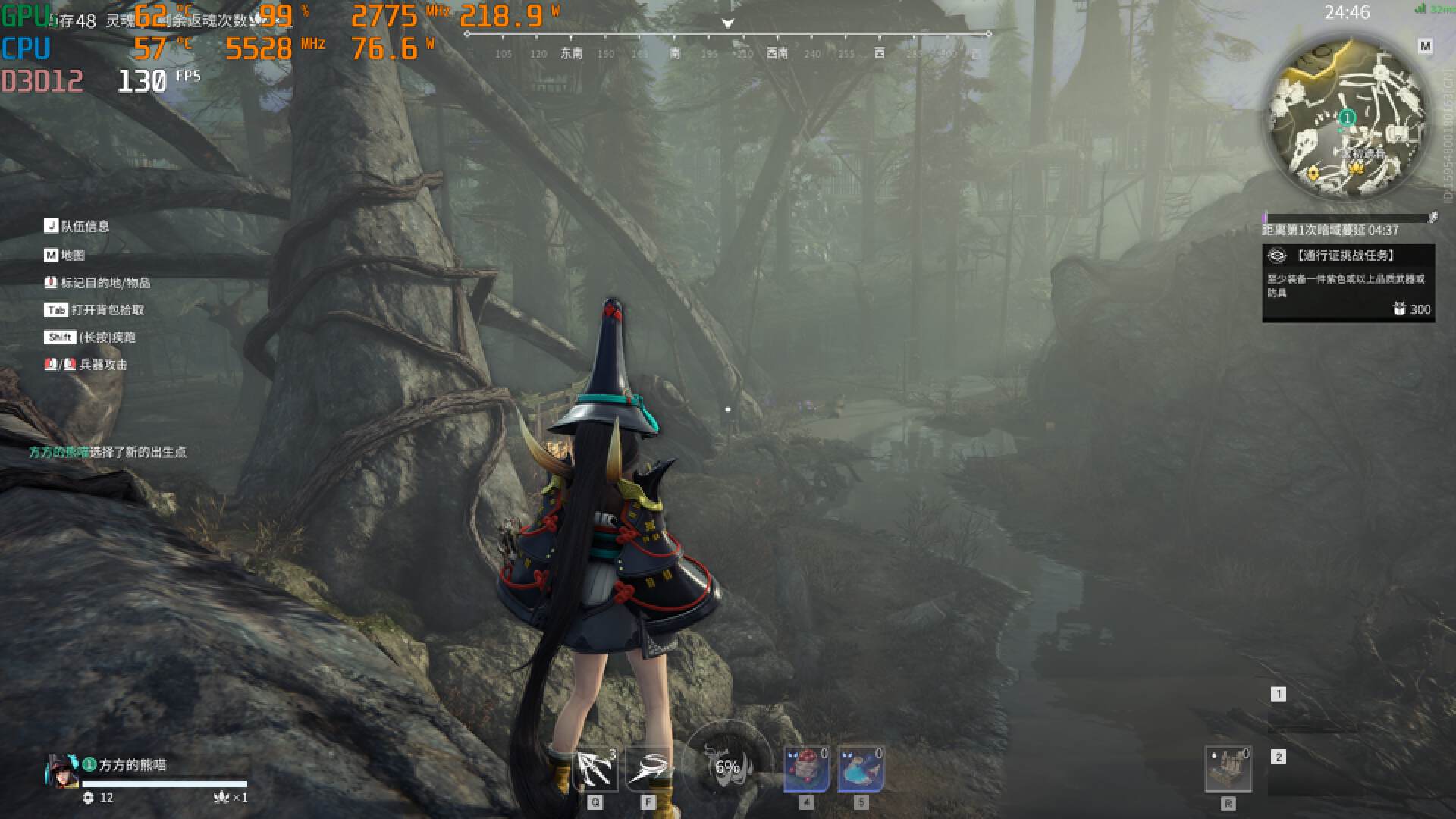Choose the repair kit item slot
1456x819 pixels.
1228,769
